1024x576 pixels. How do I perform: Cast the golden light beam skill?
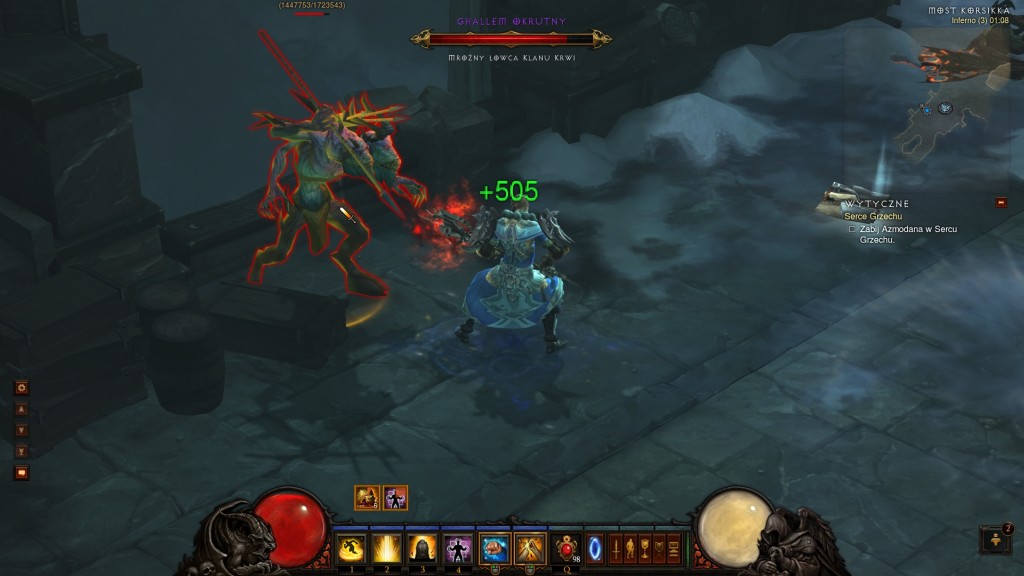[386, 548]
